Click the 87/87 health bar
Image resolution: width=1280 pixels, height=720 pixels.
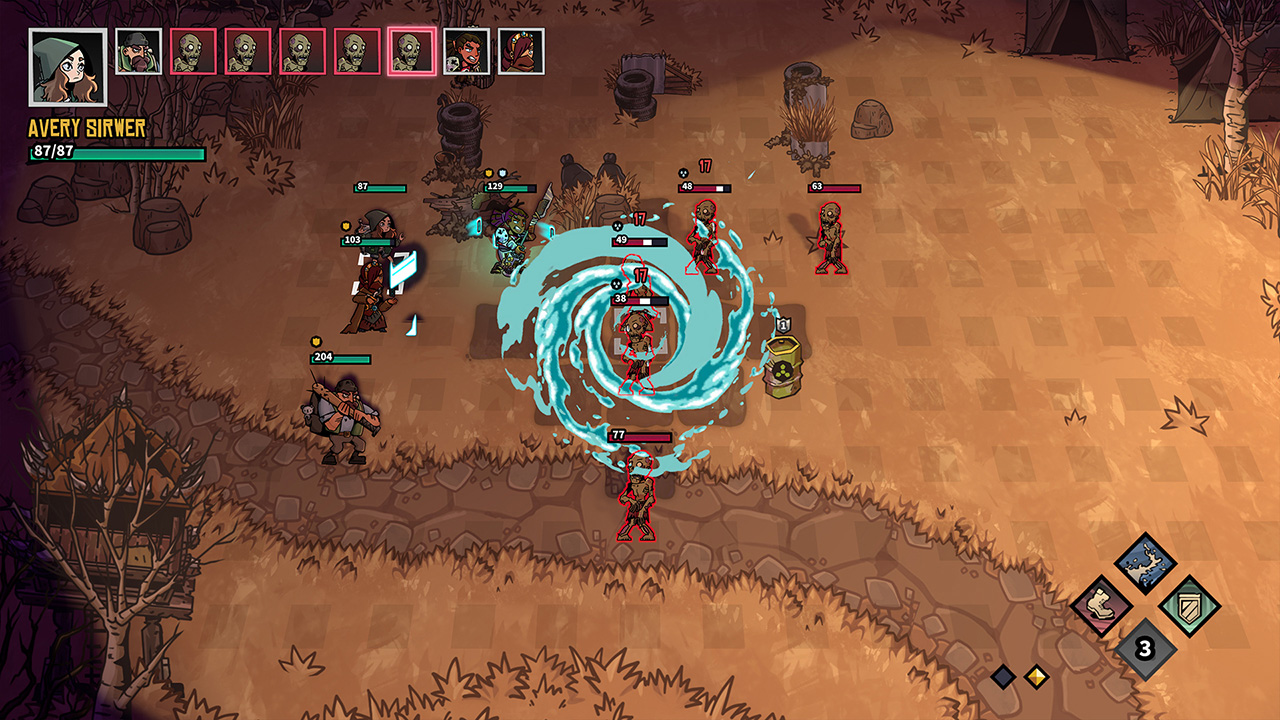tap(115, 154)
